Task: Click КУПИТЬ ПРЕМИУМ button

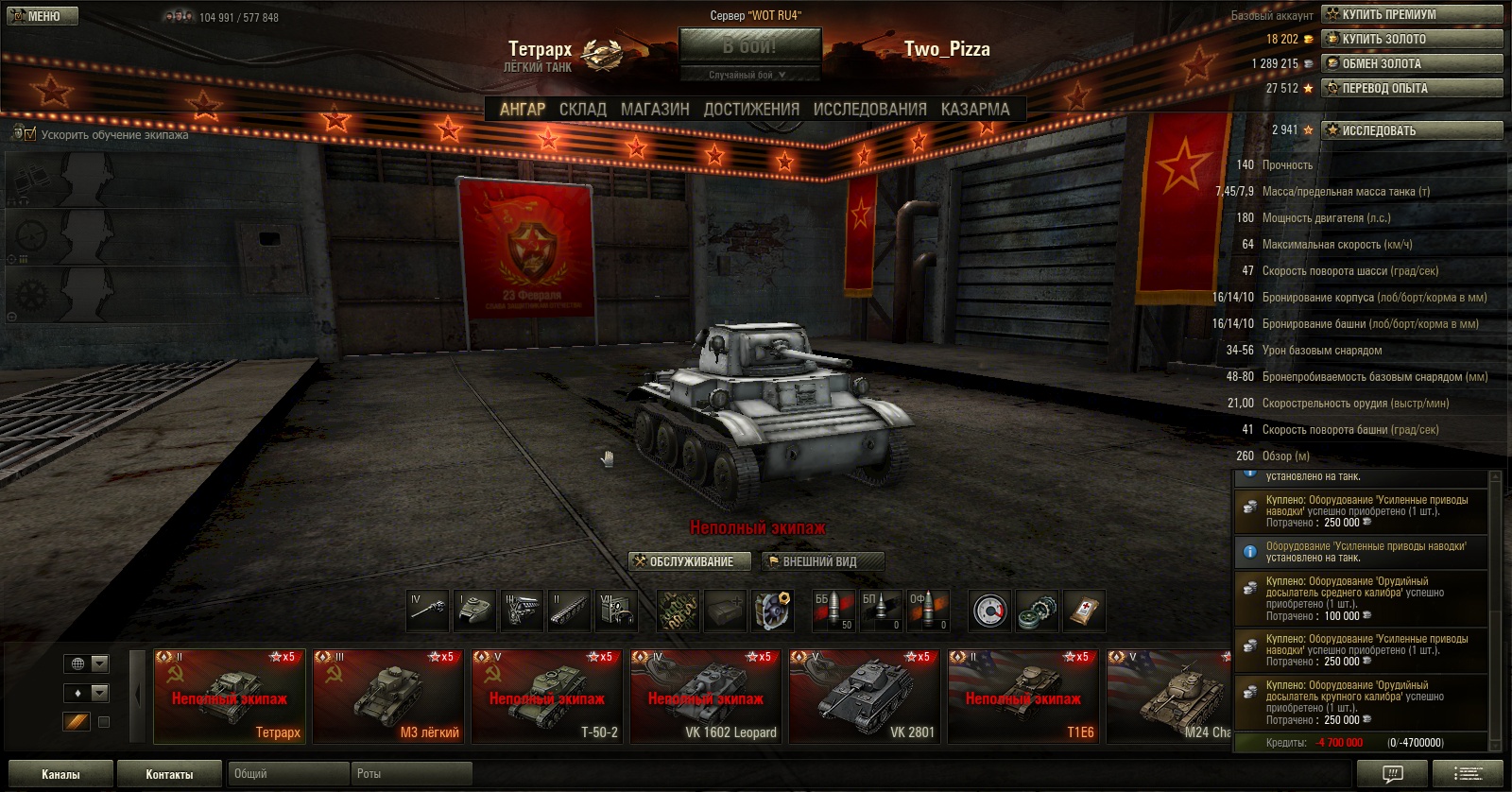Action: tap(1412, 14)
